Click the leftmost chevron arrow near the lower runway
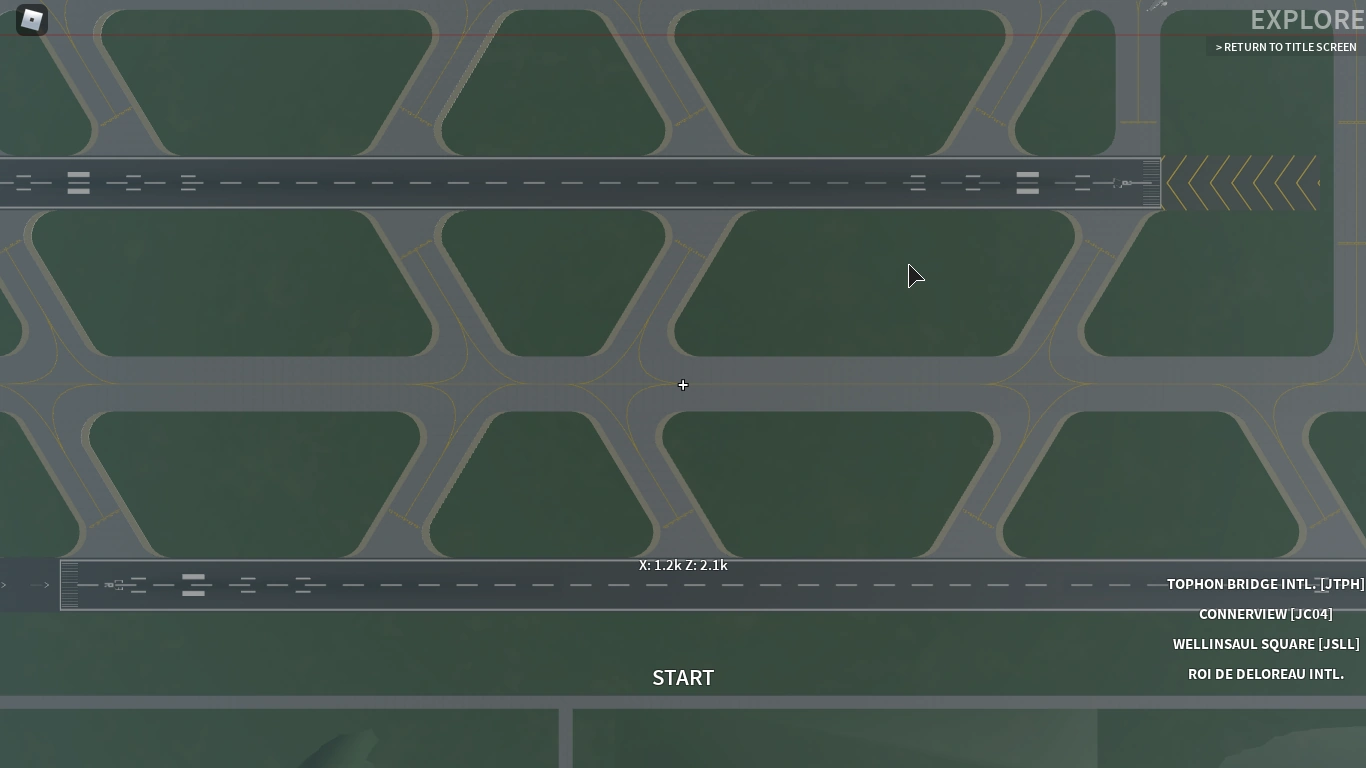Image resolution: width=1366 pixels, height=768 pixels. 4,585
